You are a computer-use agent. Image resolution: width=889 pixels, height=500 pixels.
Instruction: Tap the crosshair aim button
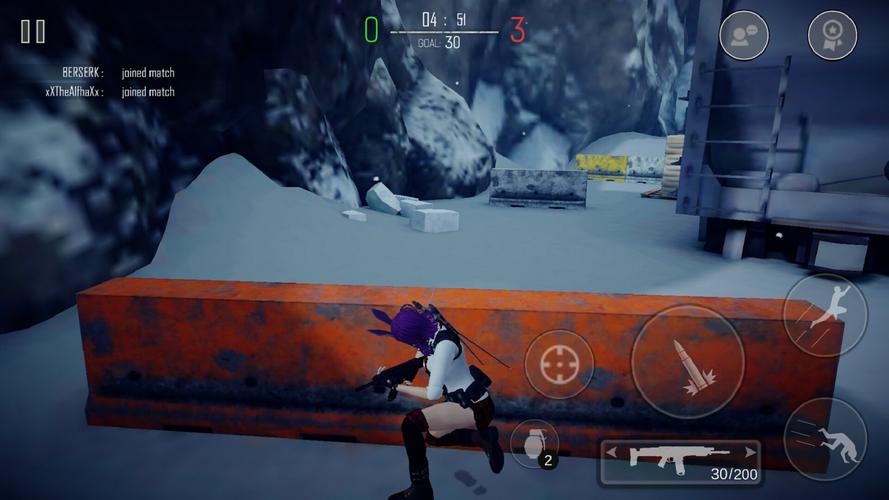(559, 364)
